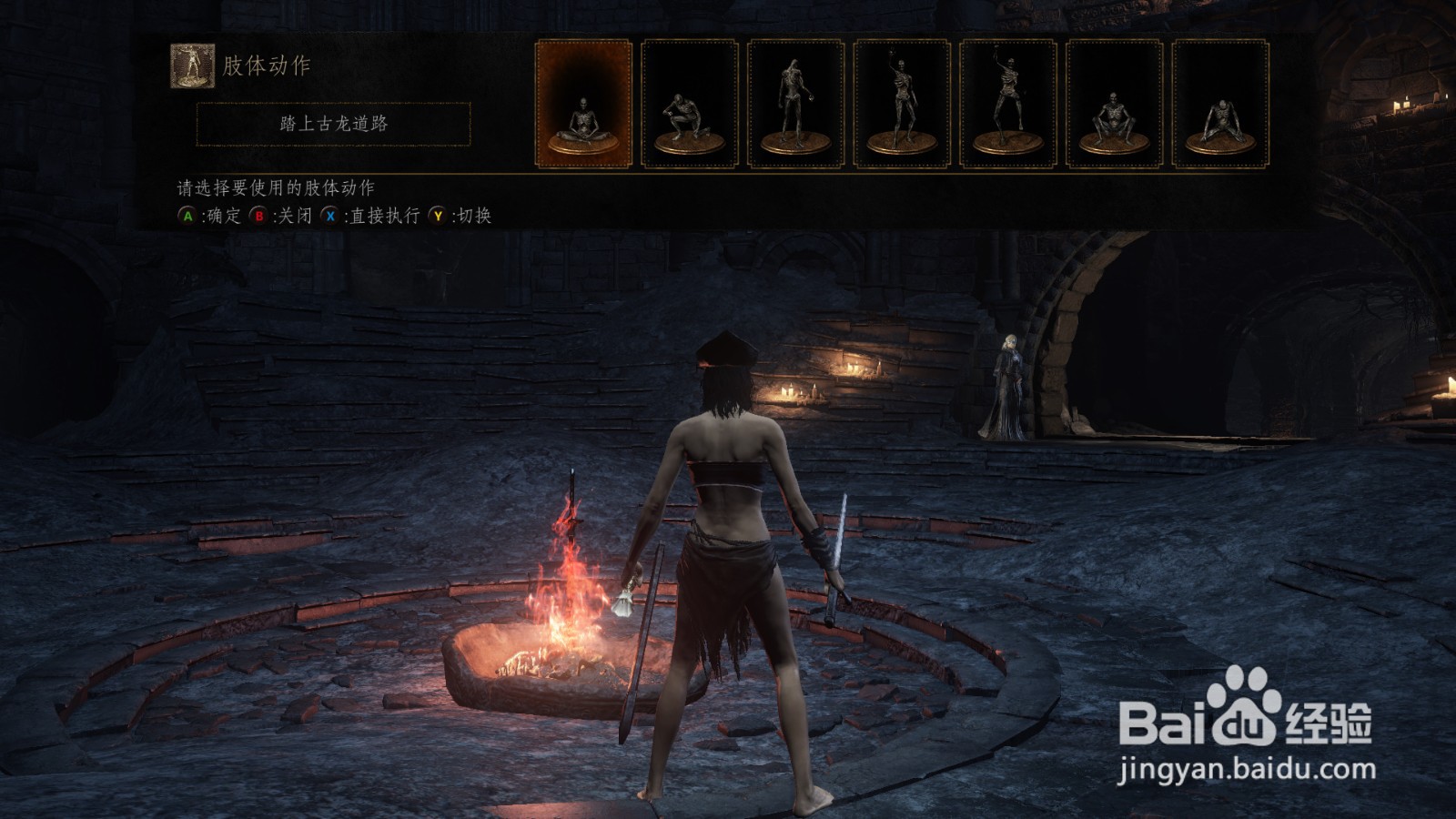This screenshot has height=819, width=1456.
Task: Pick the standing wave gesture card
Action: tap(902, 104)
